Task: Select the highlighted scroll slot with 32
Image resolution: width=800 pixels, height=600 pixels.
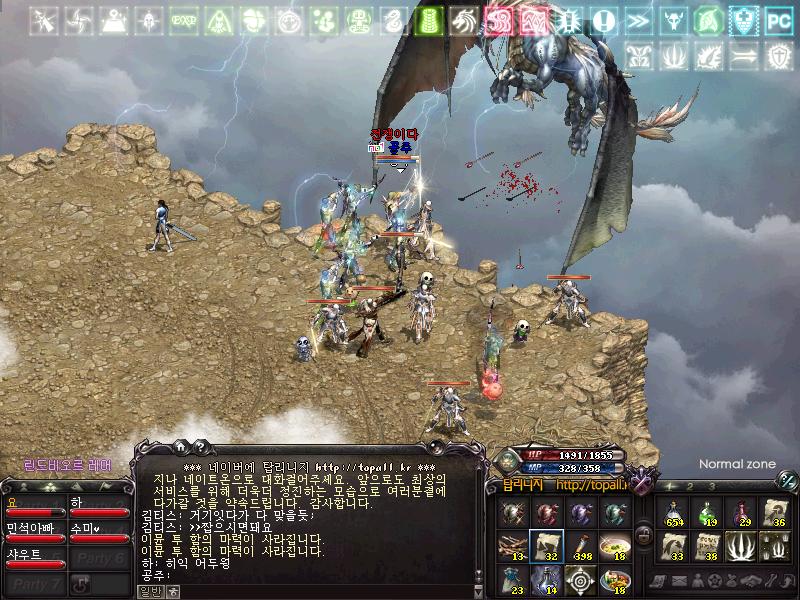Action: tap(546, 547)
